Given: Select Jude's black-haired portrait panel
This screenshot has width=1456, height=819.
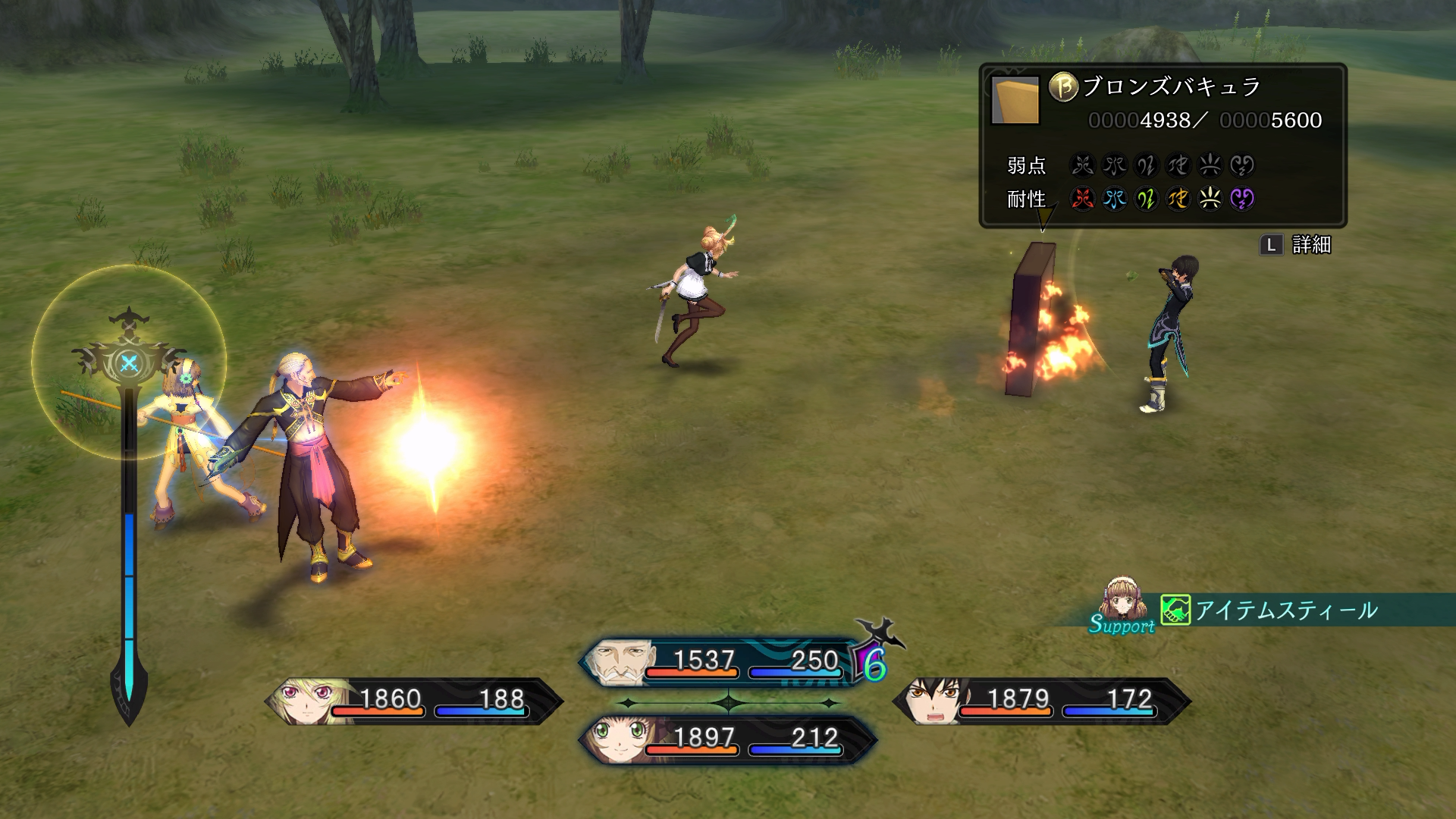Looking at the screenshot, I should pyautogui.click(x=1040, y=701).
